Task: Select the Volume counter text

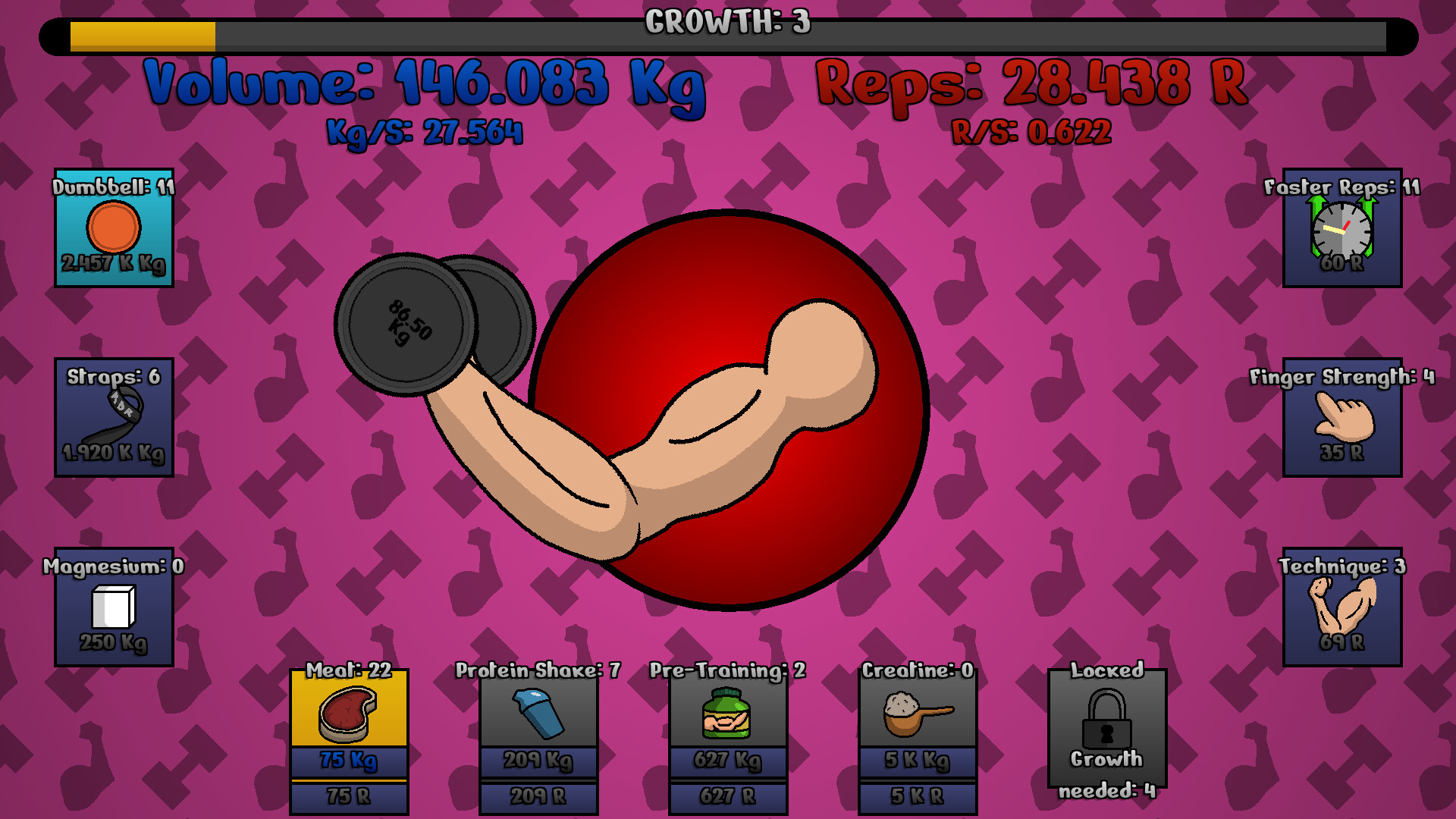Action: tap(425, 85)
